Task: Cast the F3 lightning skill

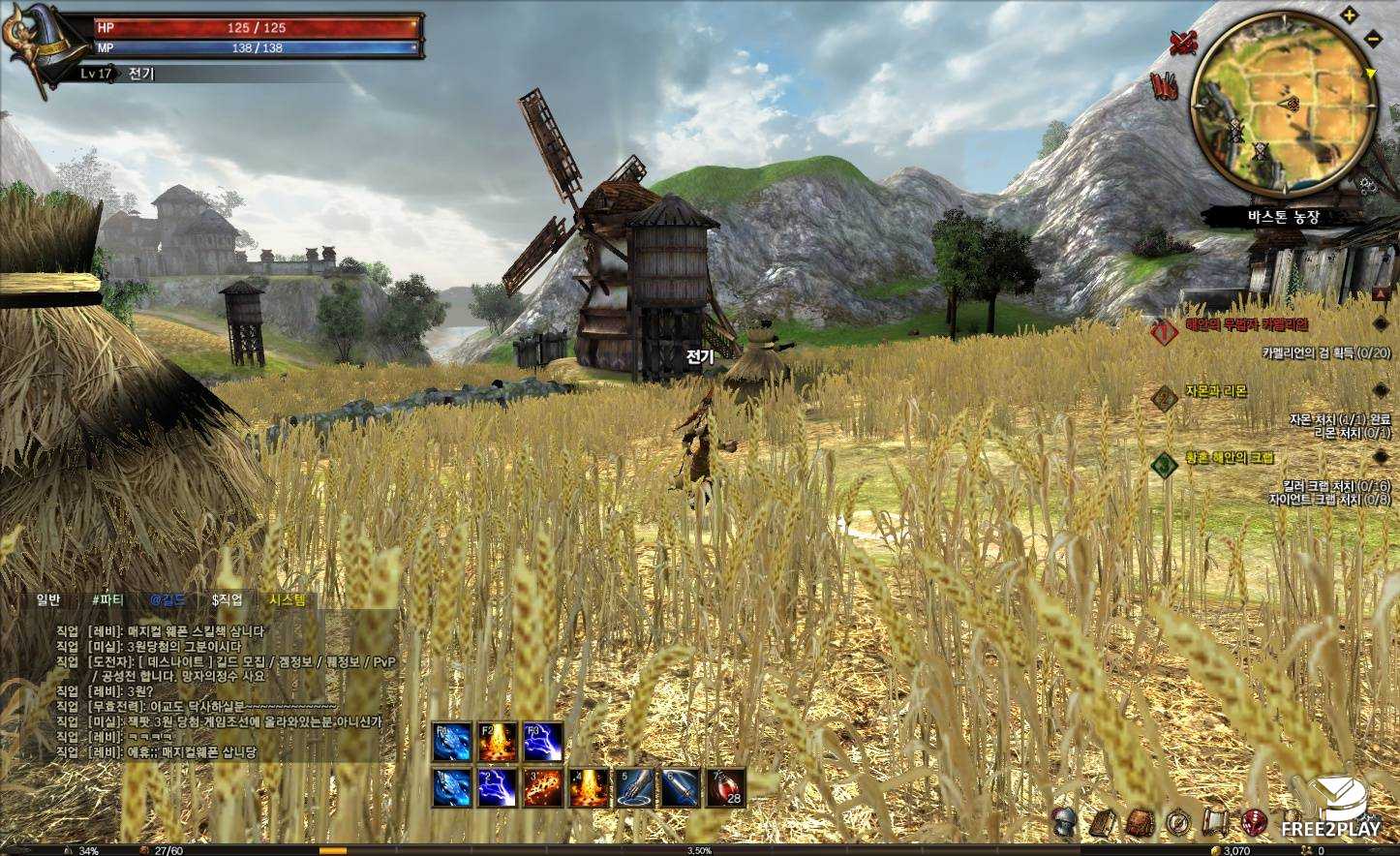Action: coord(542,742)
